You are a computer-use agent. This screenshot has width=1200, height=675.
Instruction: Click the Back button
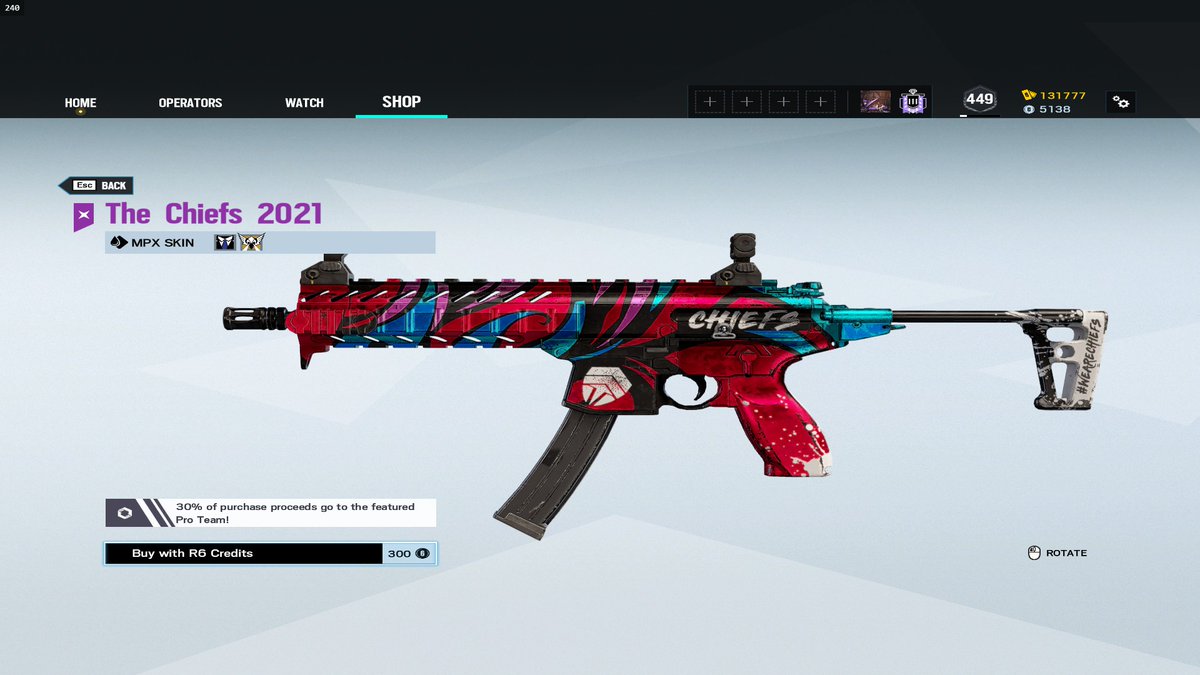(97, 186)
